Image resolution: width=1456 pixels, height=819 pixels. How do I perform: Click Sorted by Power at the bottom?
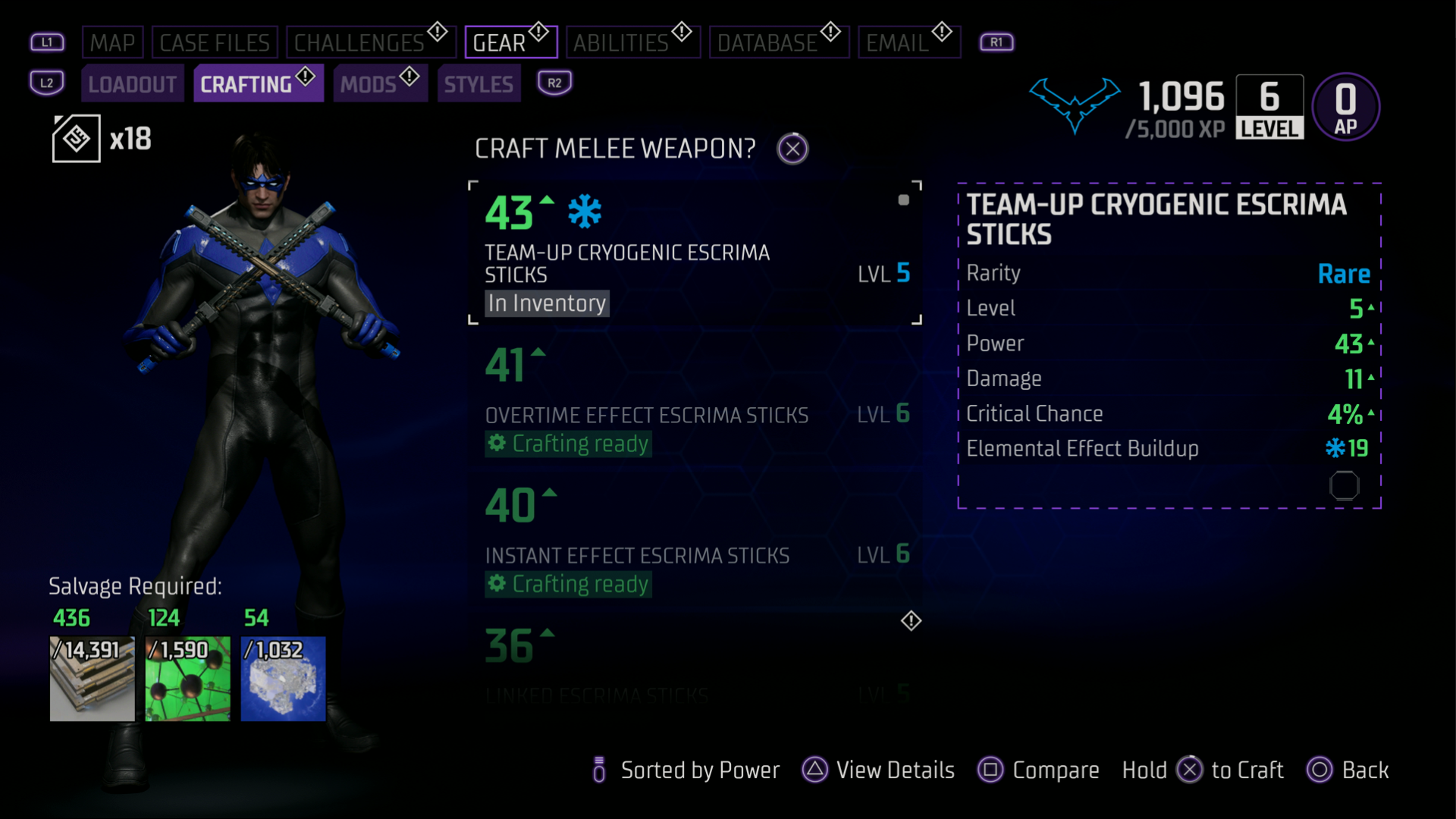click(699, 770)
